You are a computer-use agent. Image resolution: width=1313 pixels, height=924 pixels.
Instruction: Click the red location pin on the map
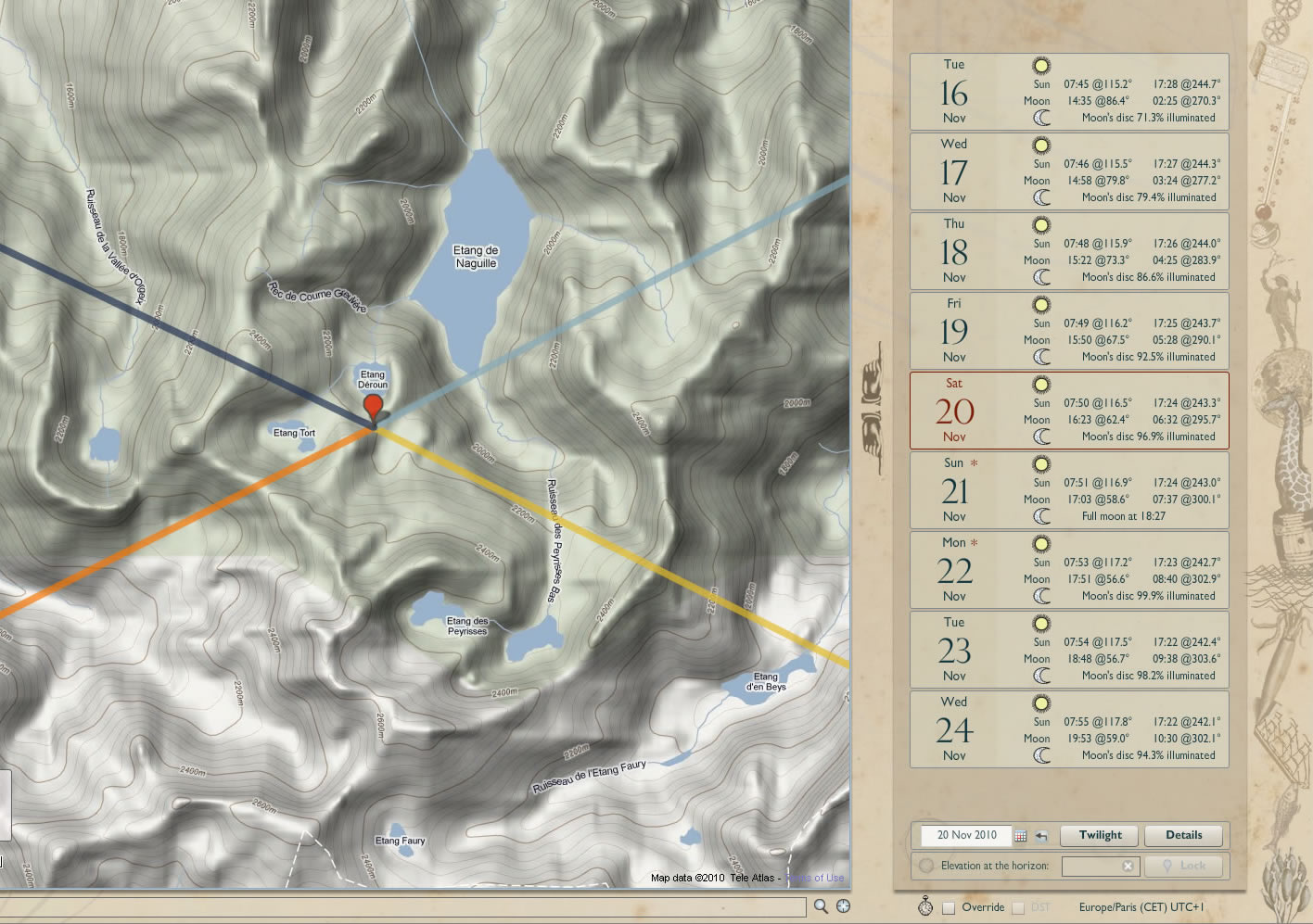click(373, 407)
